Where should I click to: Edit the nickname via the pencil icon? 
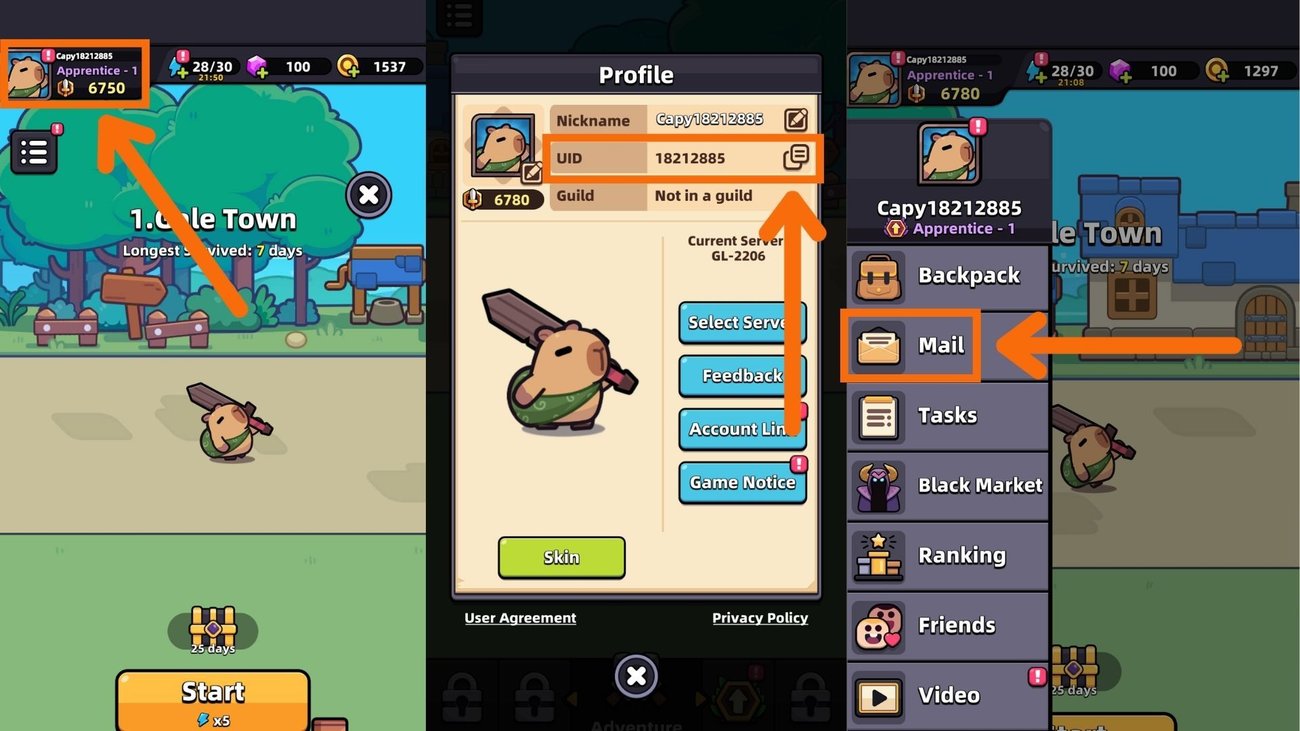coord(798,120)
